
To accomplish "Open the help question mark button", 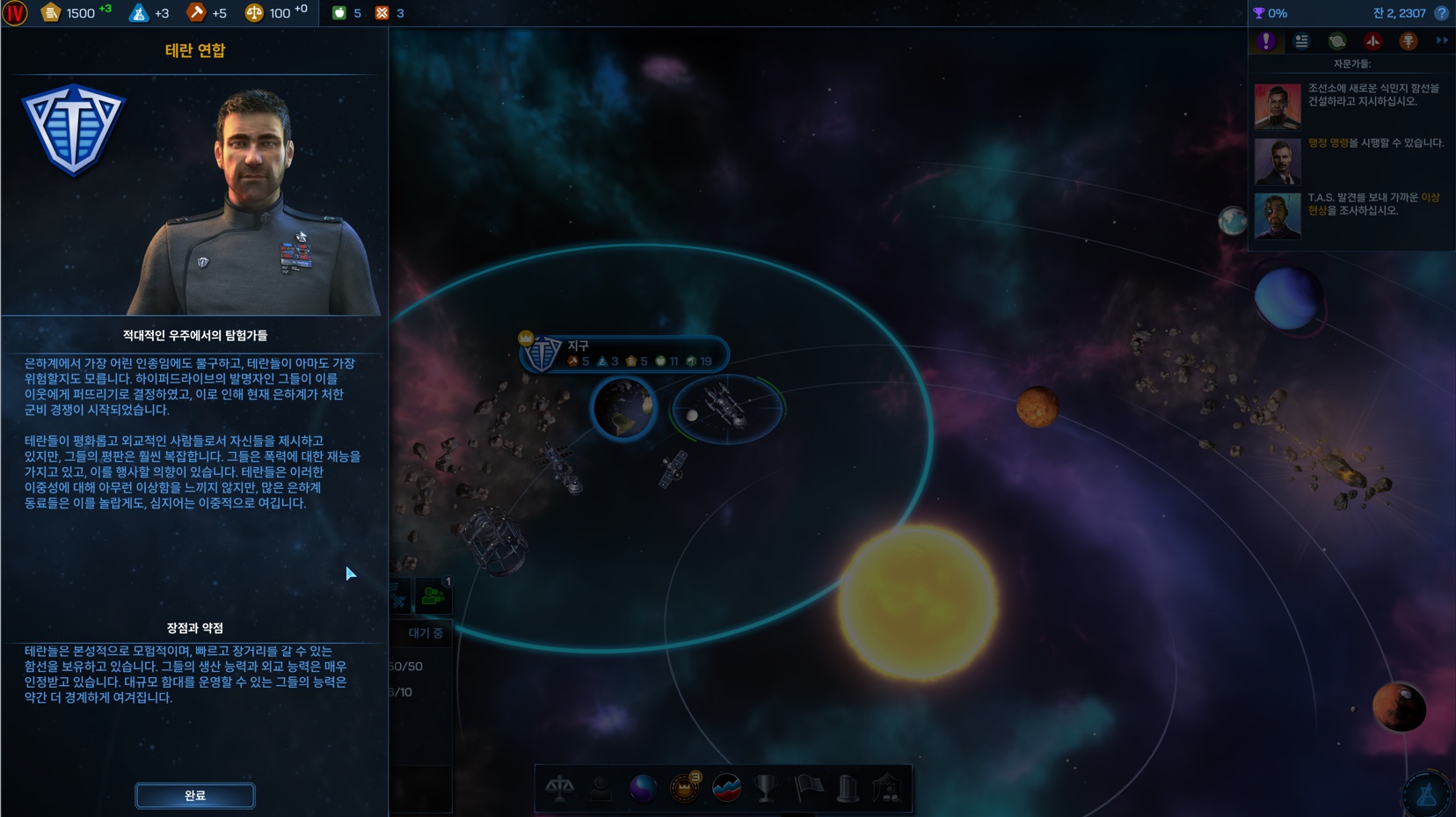I will 1441,13.
